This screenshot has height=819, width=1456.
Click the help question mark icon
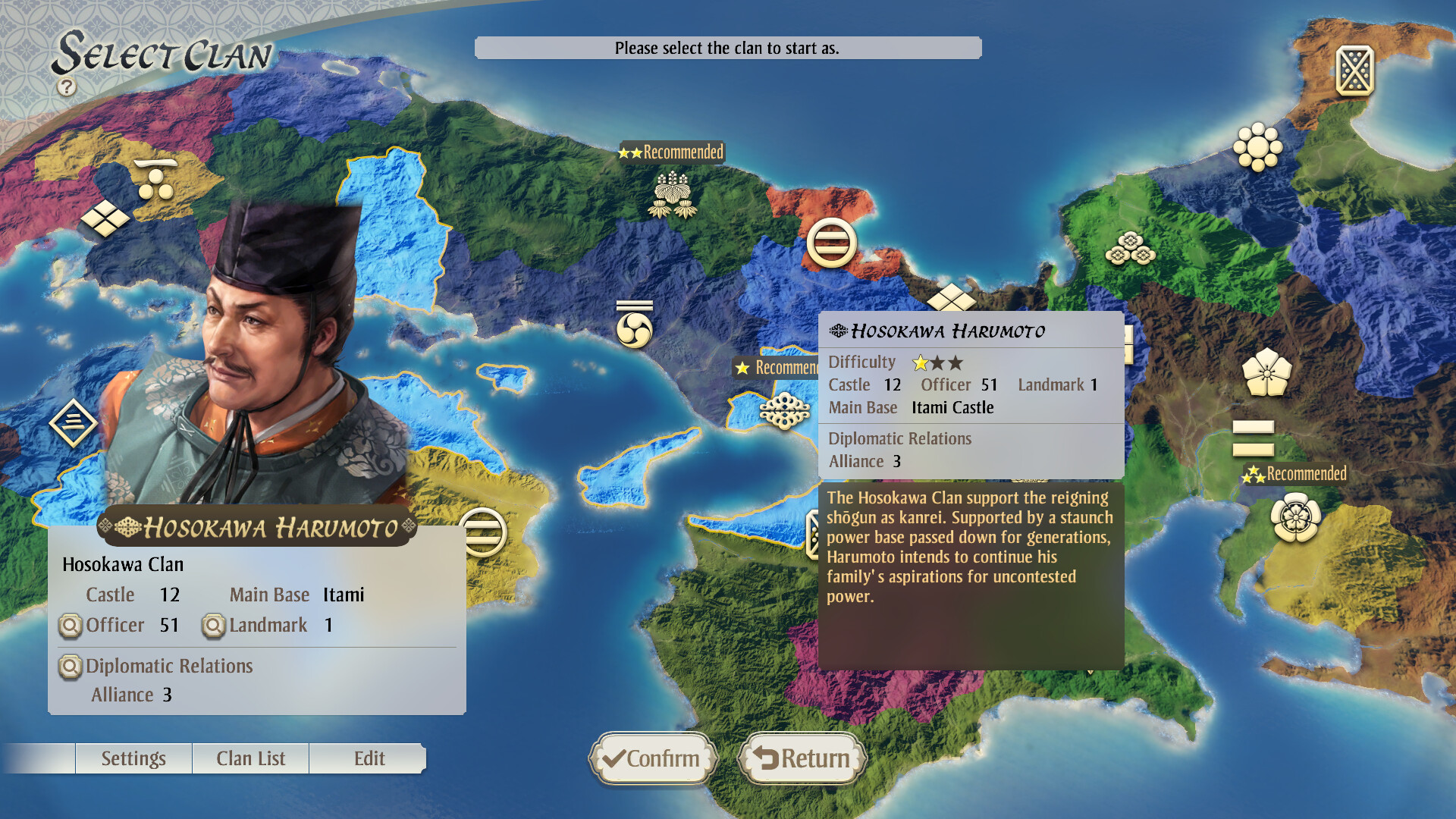pyautogui.click(x=67, y=86)
